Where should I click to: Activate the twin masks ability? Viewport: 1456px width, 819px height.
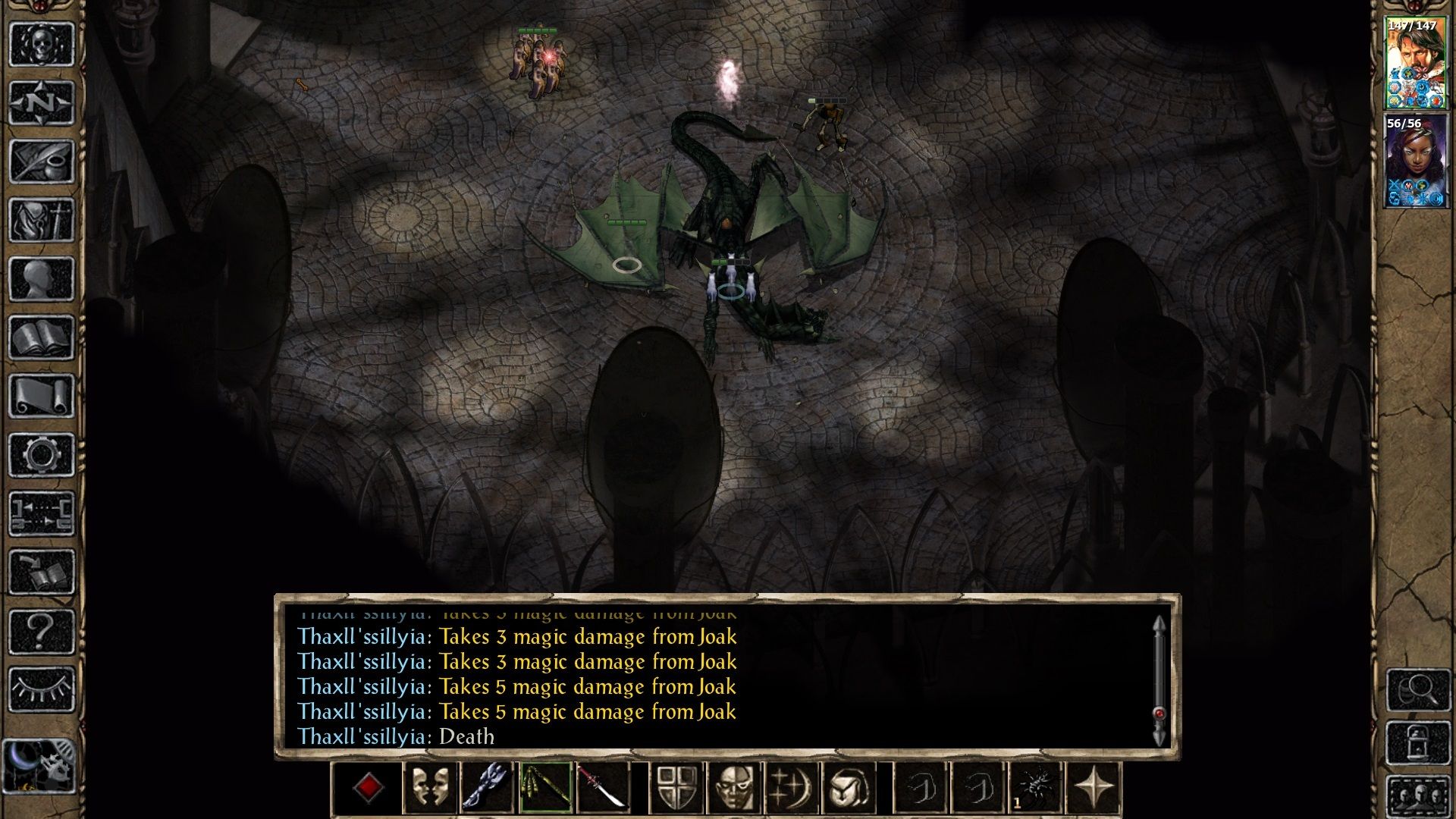point(429,789)
